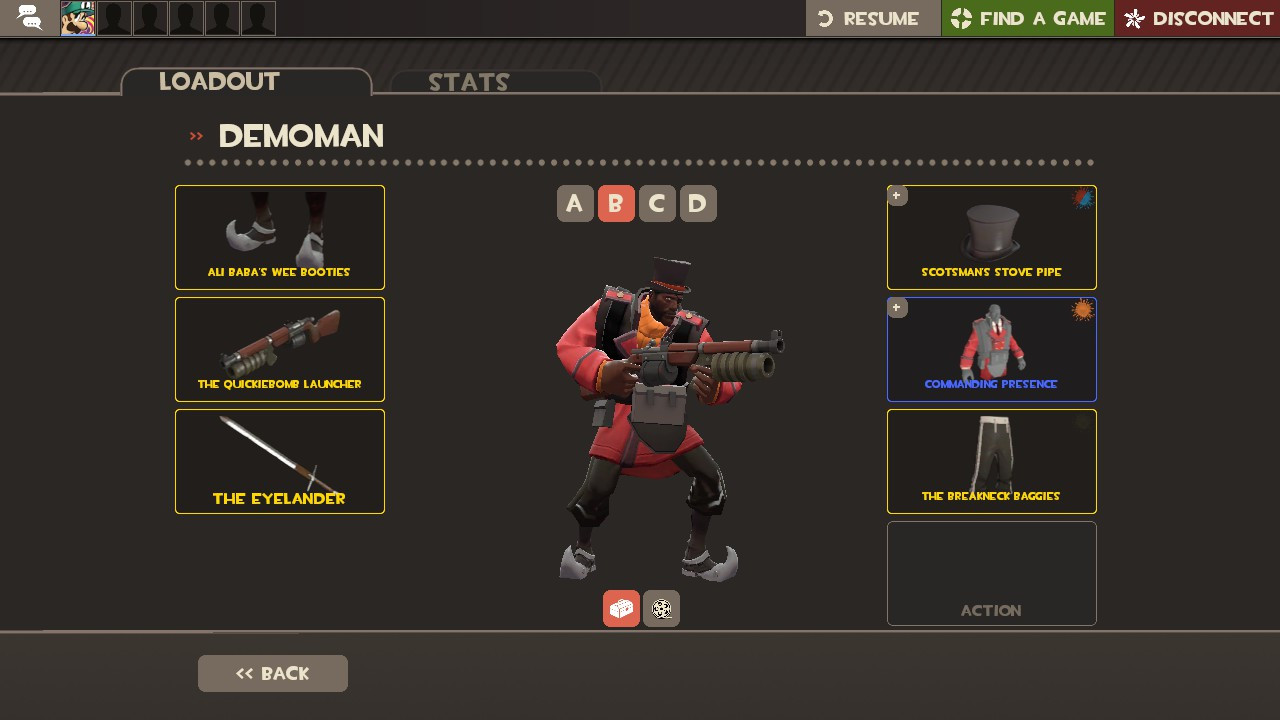Screen dimensions: 1280x720
Task: Click the Find a Game crosshair icon
Action: (x=959, y=17)
